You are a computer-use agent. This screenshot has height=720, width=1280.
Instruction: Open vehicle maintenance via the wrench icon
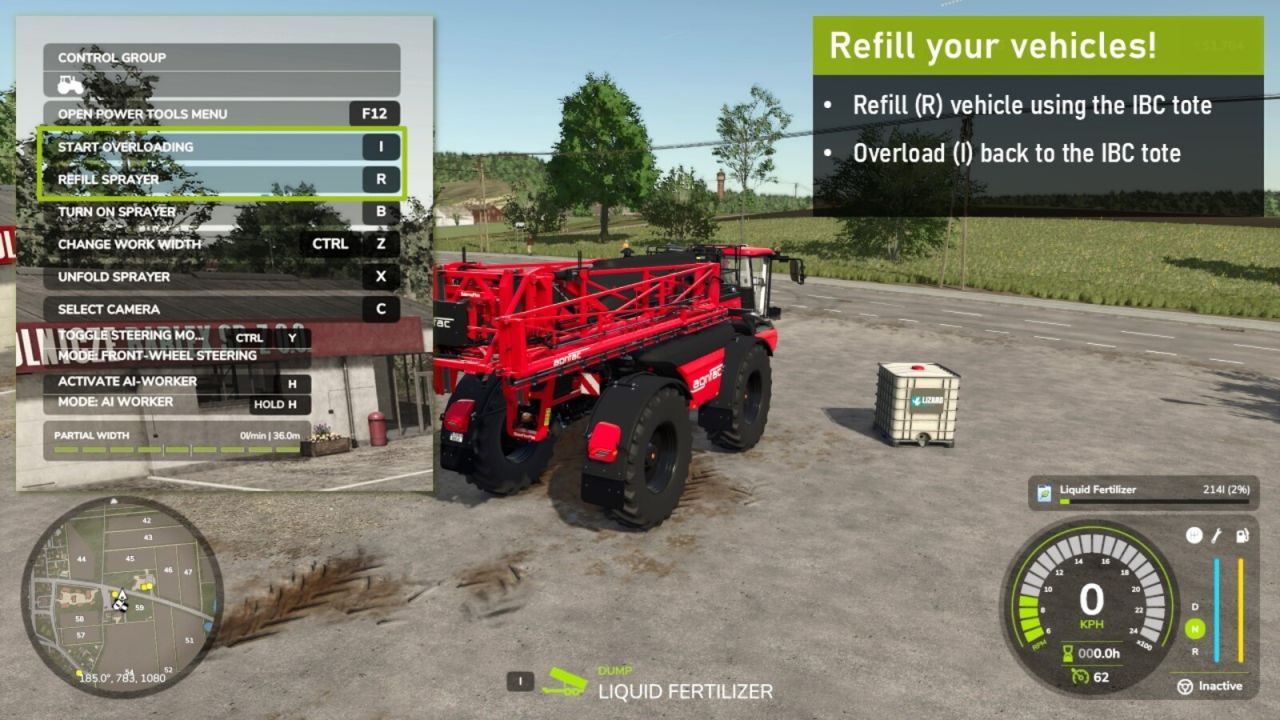[x=1216, y=536]
